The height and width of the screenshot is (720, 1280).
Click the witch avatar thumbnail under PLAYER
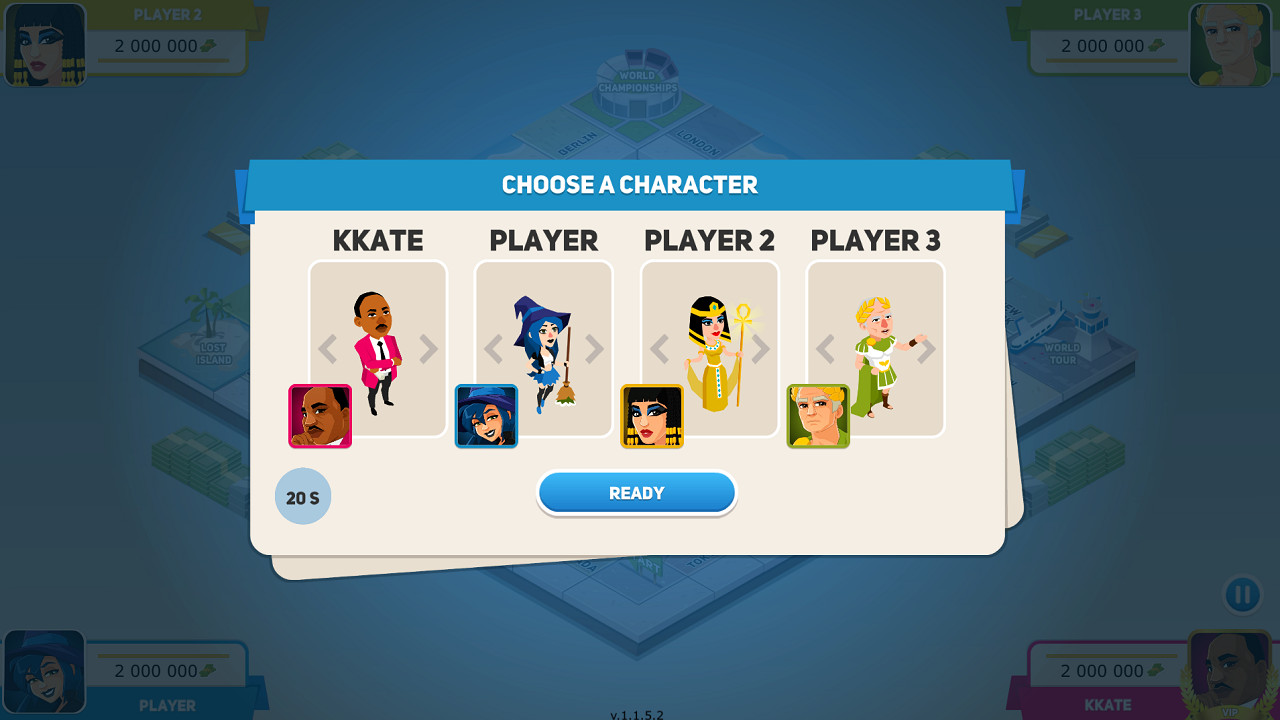coord(486,416)
